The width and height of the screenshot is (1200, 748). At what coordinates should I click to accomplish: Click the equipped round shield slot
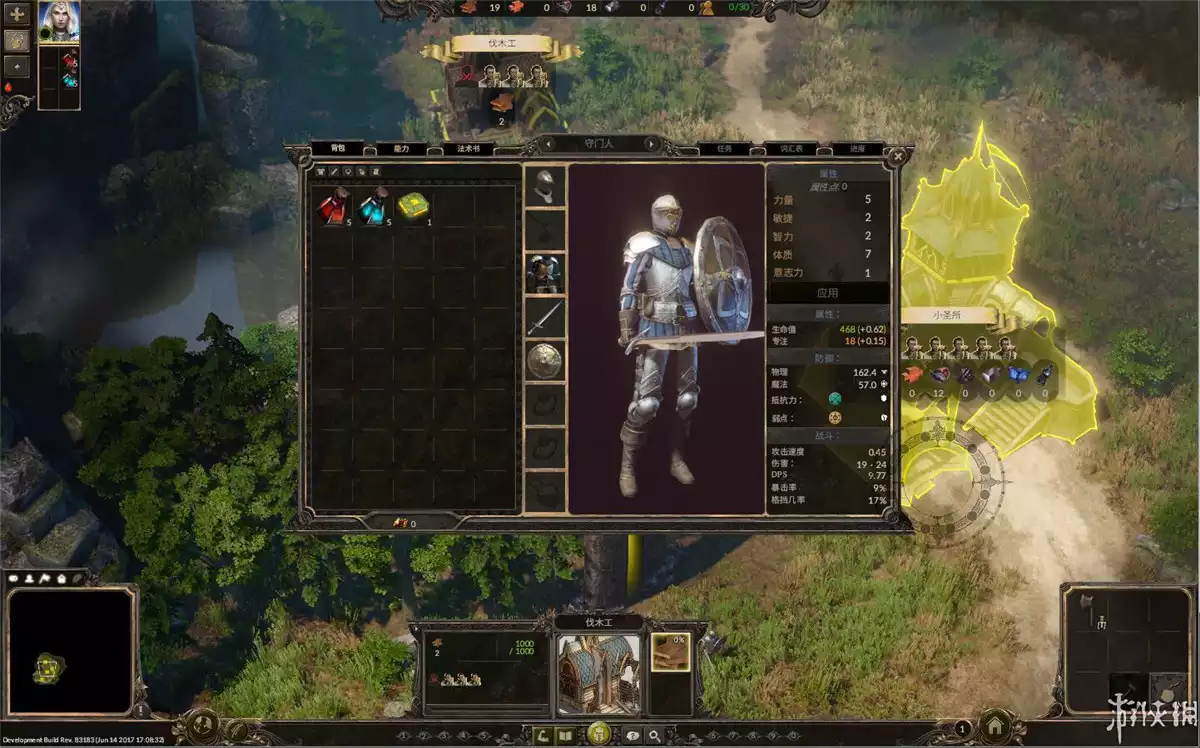545,361
